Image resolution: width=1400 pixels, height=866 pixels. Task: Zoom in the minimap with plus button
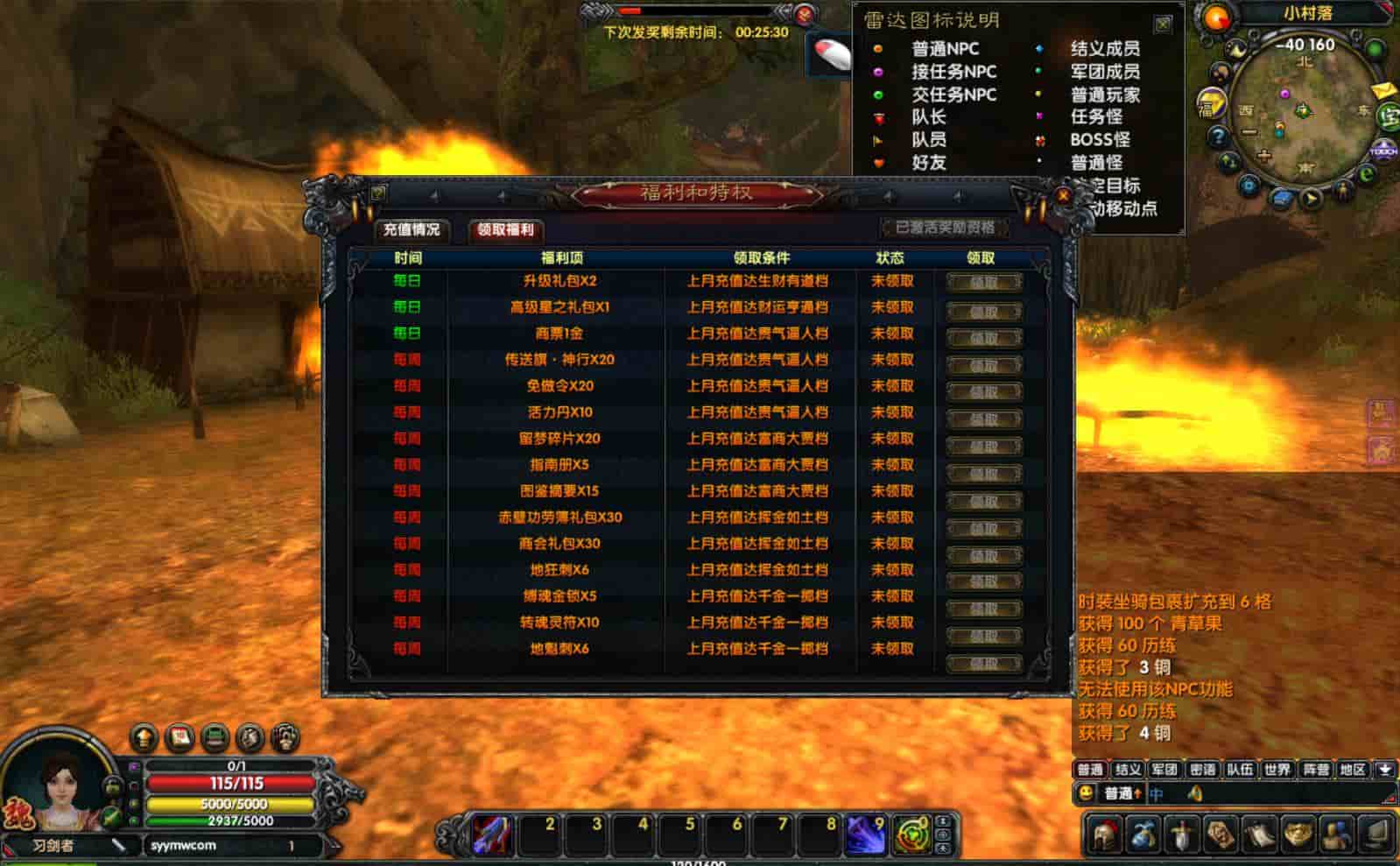(1263, 157)
